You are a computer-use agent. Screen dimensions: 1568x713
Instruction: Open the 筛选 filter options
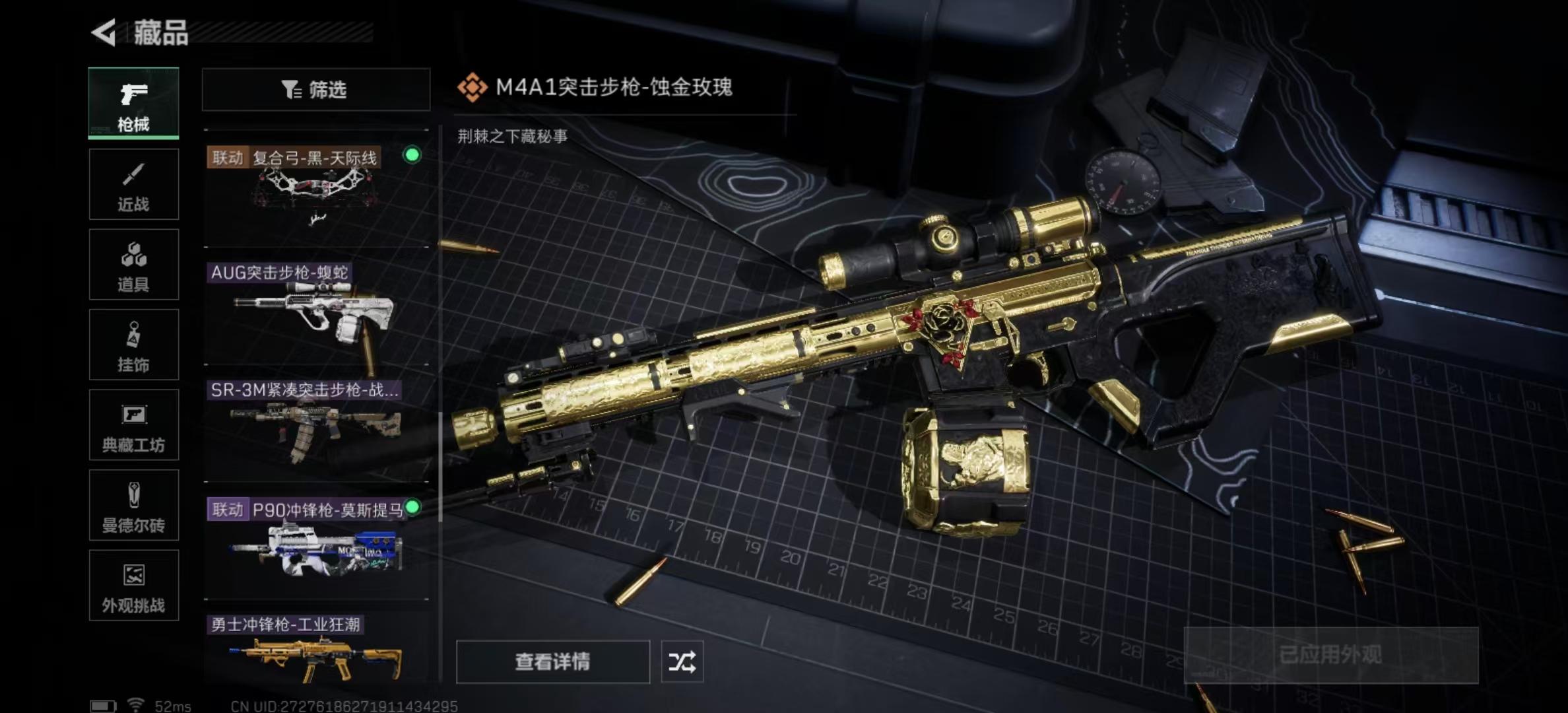[315, 89]
